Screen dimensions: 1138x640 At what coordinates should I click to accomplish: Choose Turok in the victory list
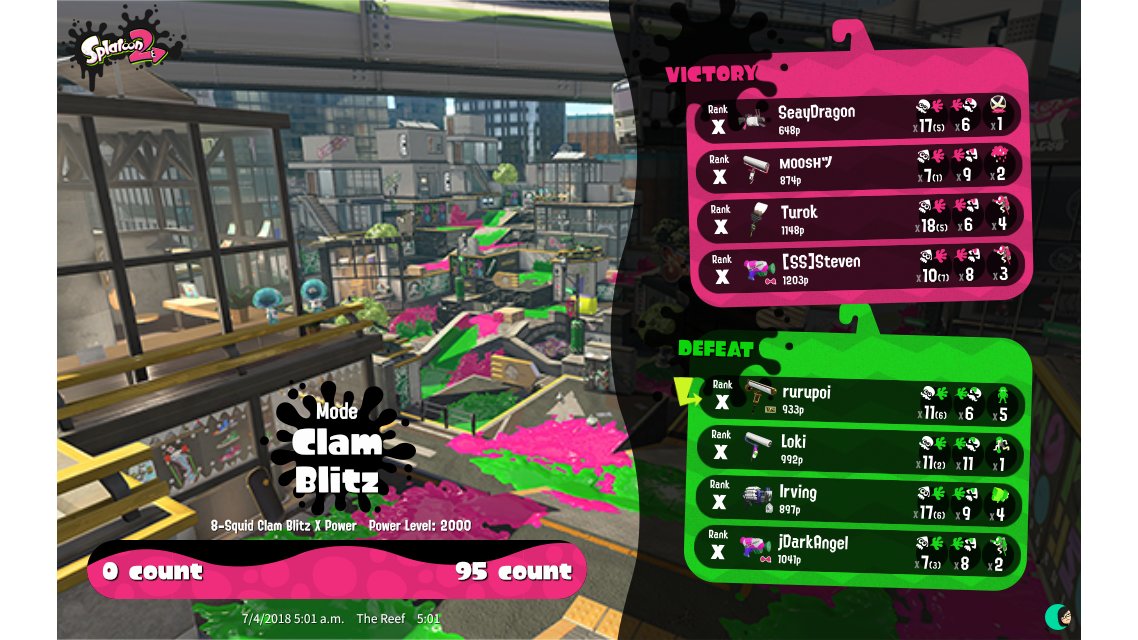click(x=858, y=218)
